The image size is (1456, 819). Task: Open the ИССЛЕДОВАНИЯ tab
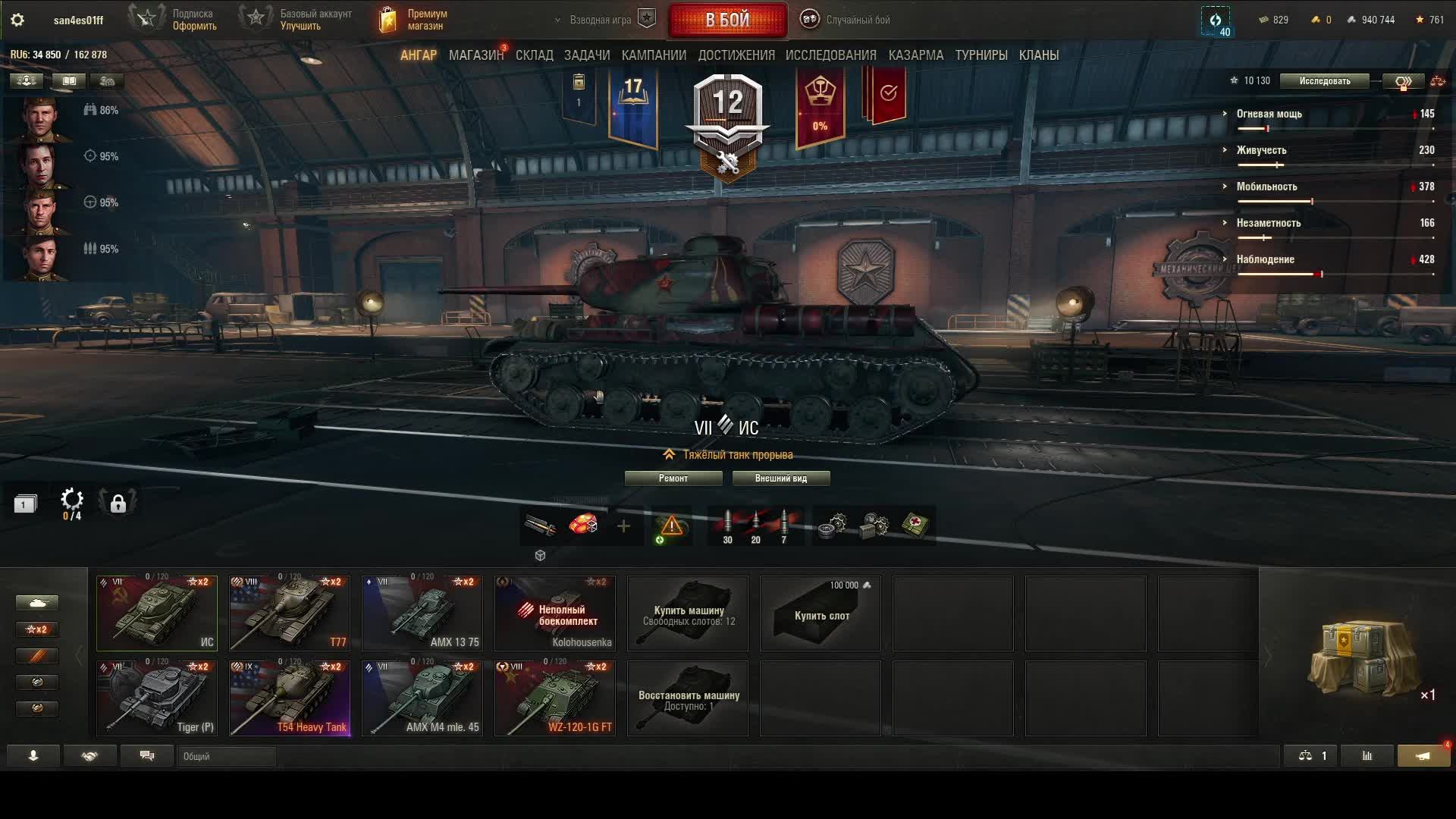830,55
